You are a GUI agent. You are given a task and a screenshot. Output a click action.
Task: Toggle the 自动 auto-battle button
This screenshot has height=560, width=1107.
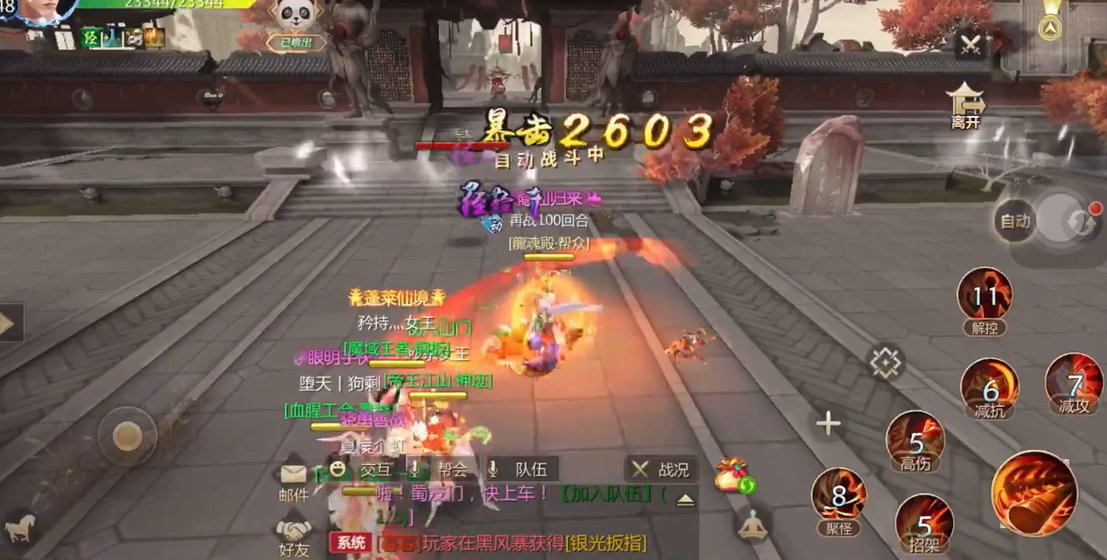pyautogui.click(x=1016, y=221)
